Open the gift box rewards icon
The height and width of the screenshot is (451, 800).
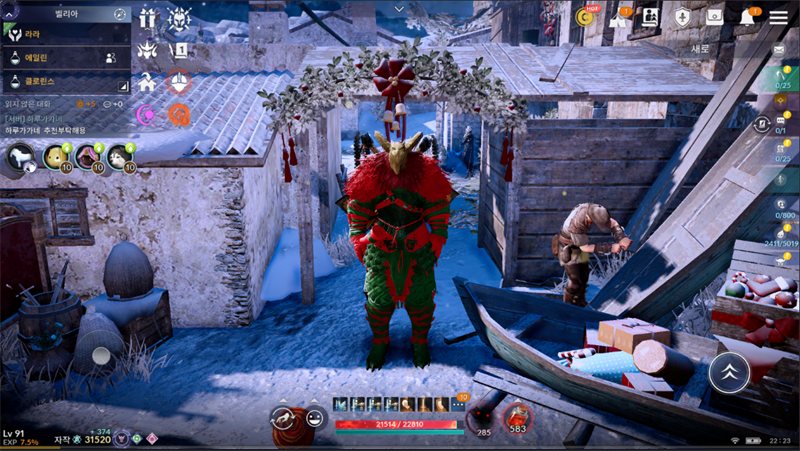(148, 18)
